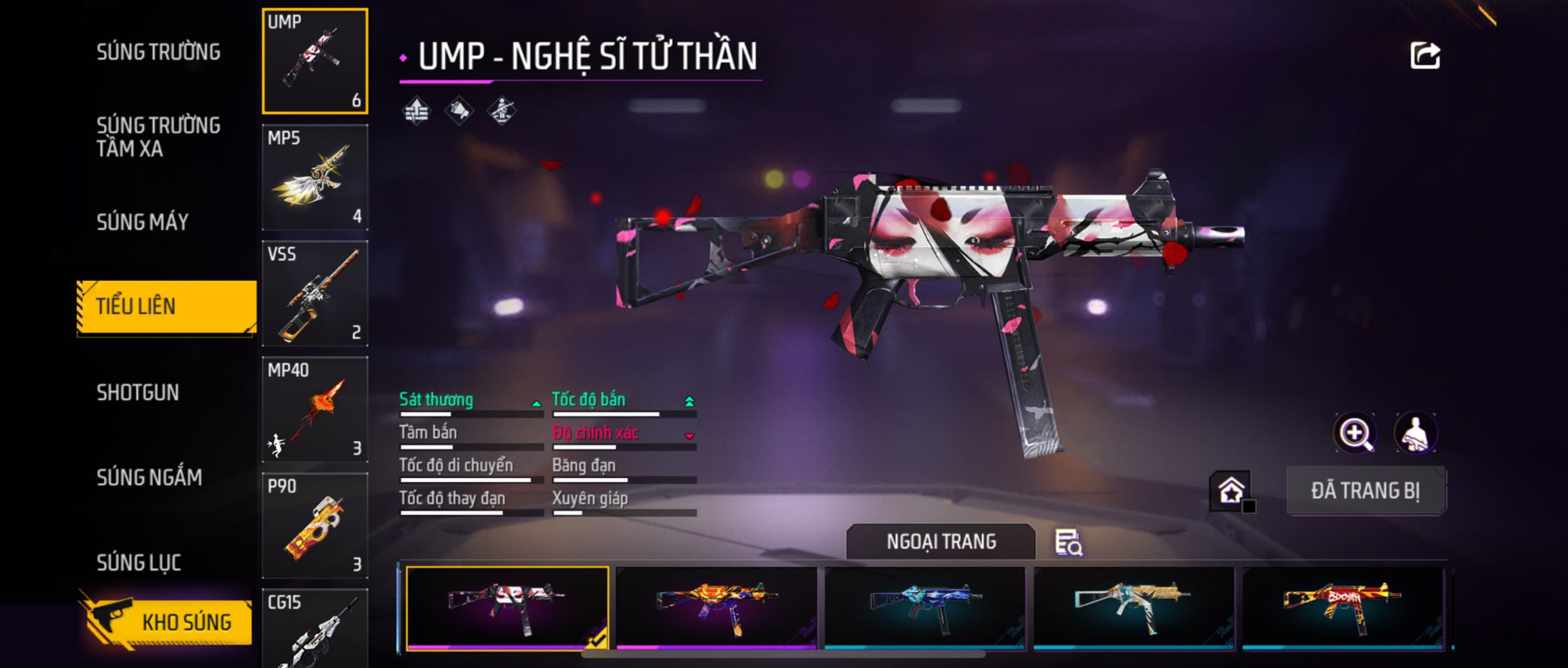Open the Ngoại Trang skins tab
The image size is (1568, 668).
coord(941,541)
